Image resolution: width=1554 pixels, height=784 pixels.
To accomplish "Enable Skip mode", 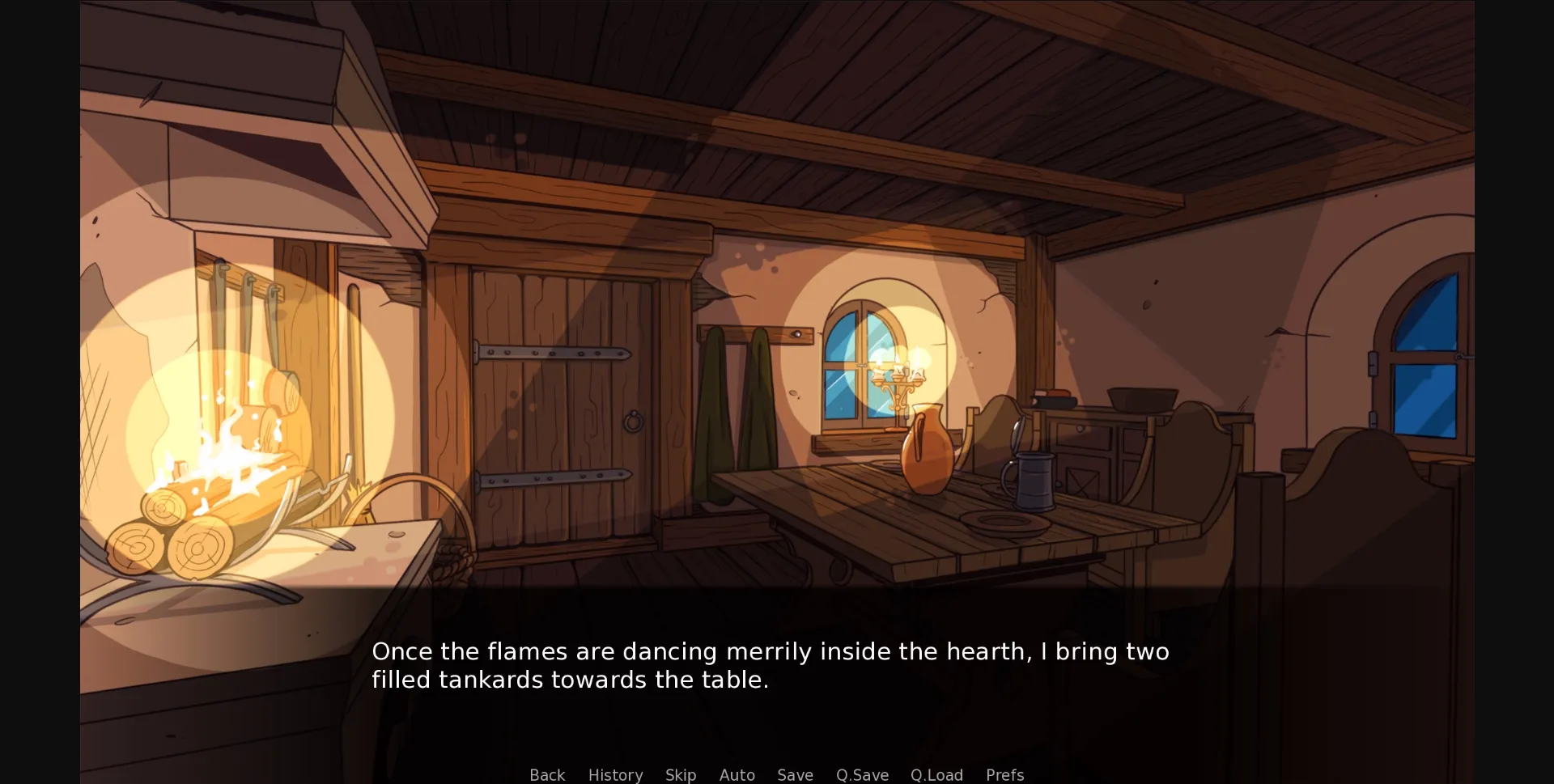I will (x=680, y=774).
